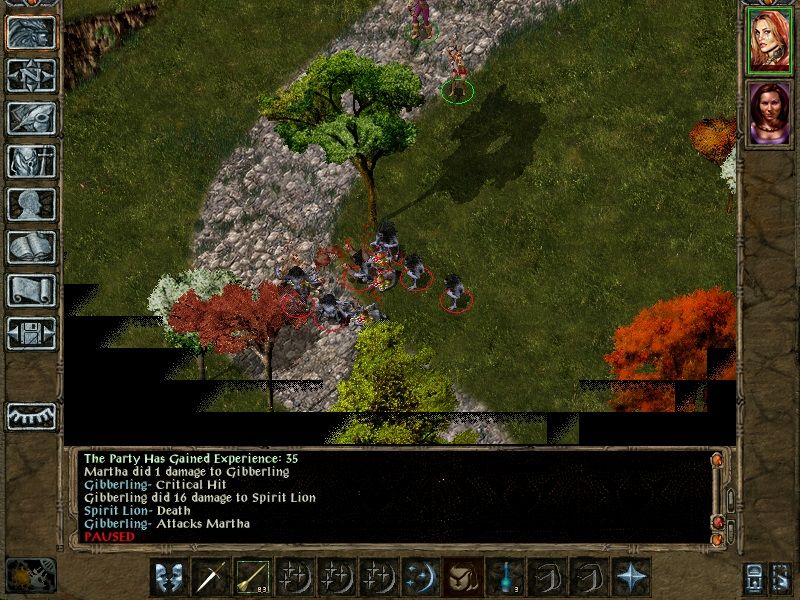Viewport: 800px width, 600px height.
Task: Open the character record head icon
Action: tap(31, 203)
